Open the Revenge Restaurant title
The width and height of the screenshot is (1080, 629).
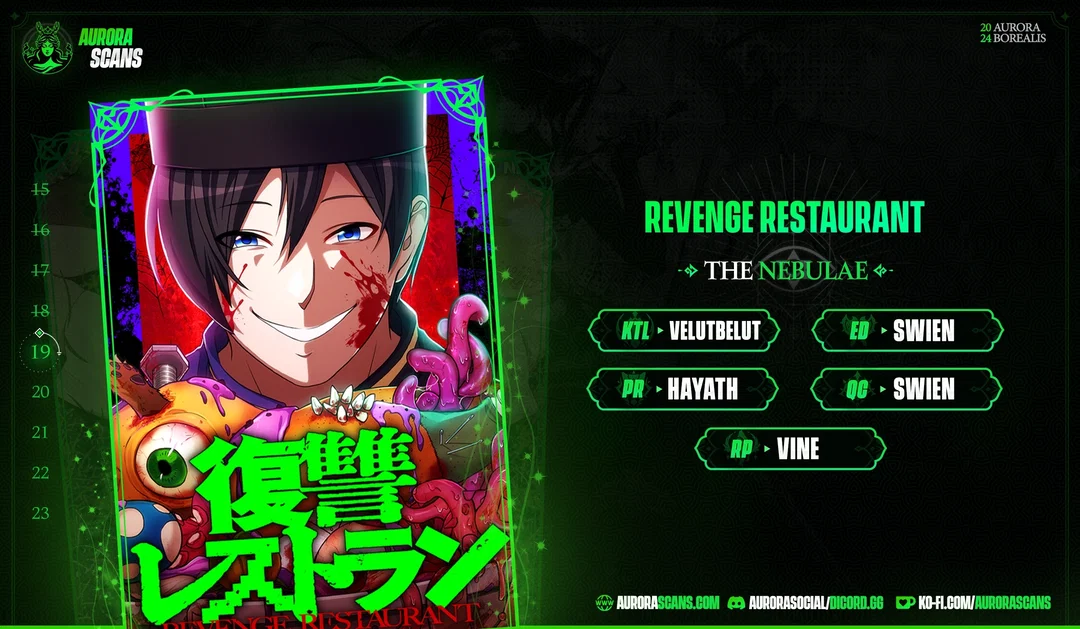point(784,217)
